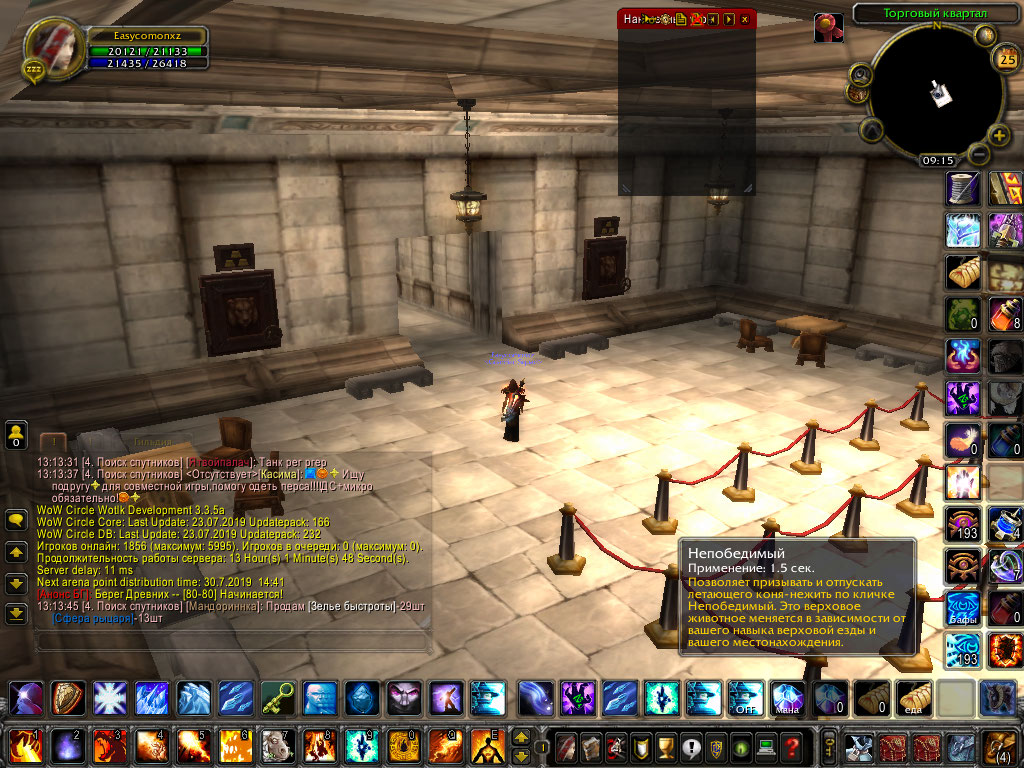1024x768 pixels.
Task: Open the main menu computer icon
Action: click(x=765, y=746)
